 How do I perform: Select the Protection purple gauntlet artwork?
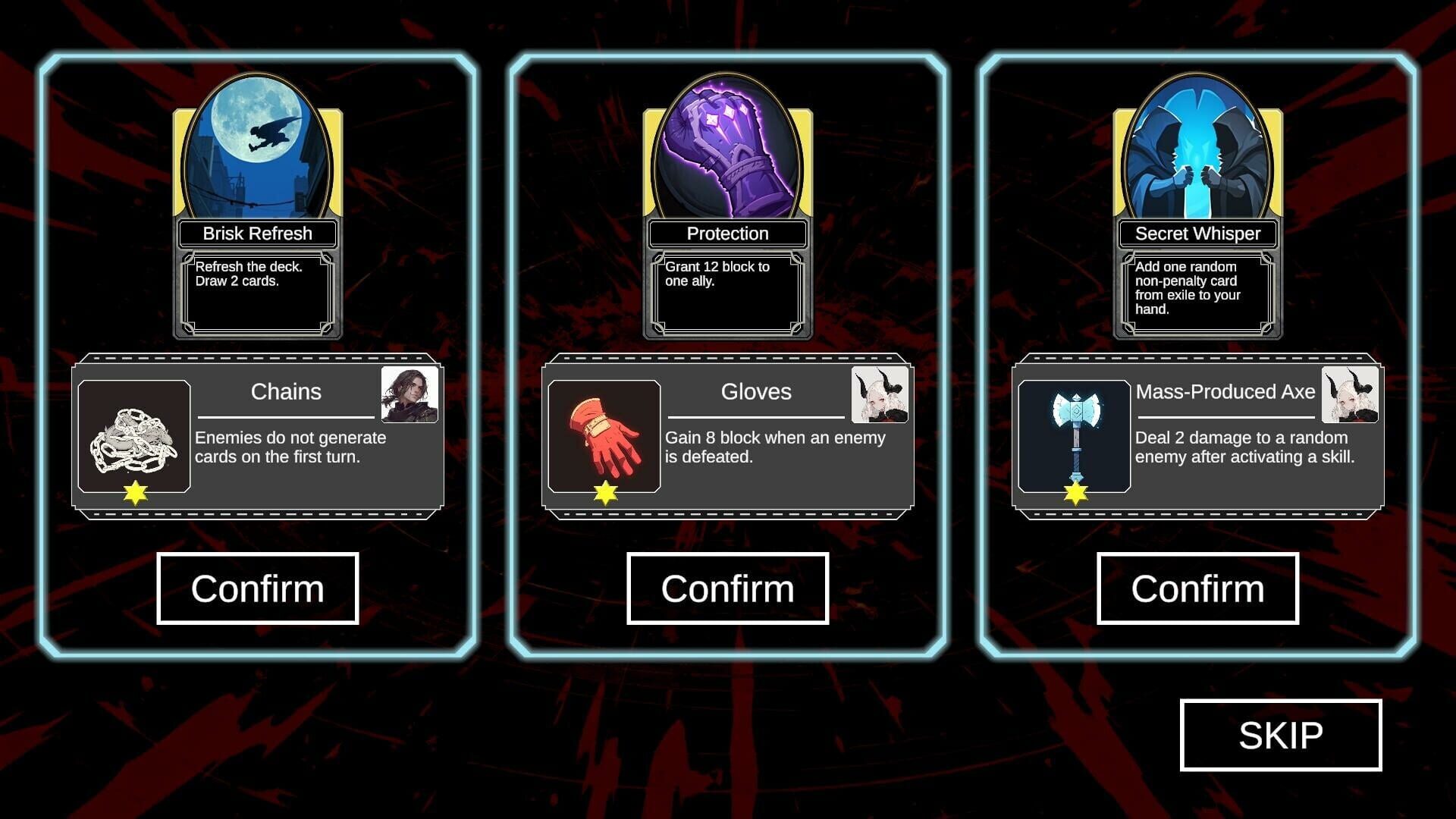coord(726,152)
